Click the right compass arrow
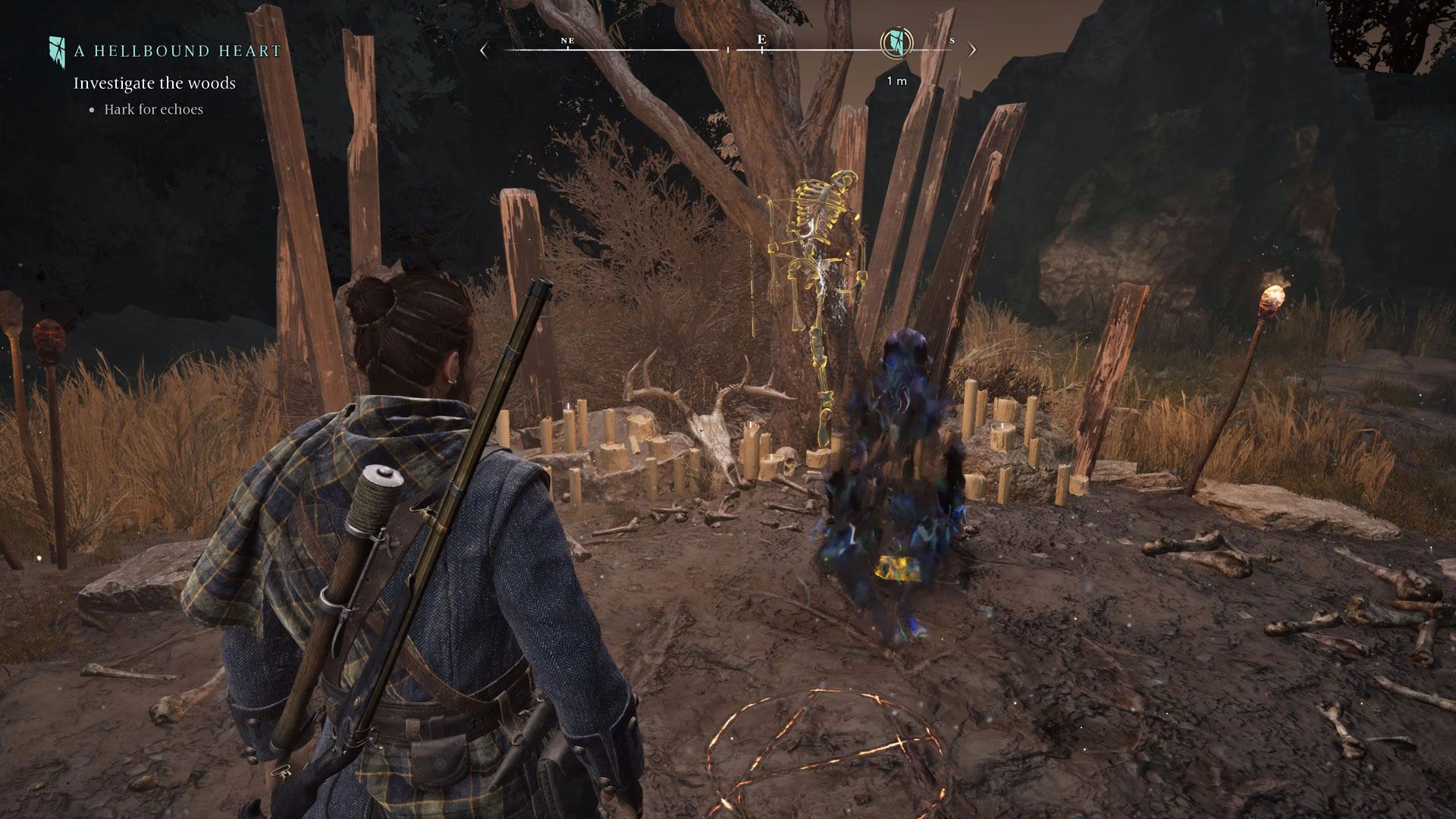 point(972,51)
